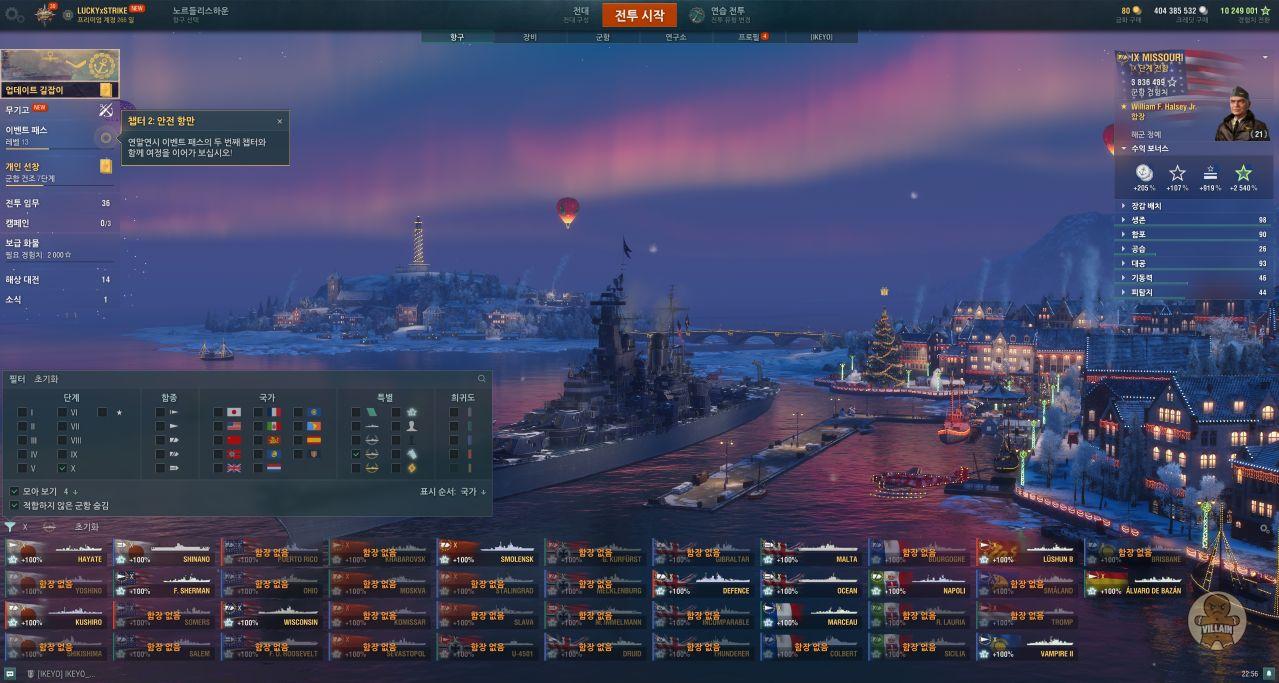Close the 챕터 2 notification popup
The width and height of the screenshot is (1279, 683).
point(280,121)
